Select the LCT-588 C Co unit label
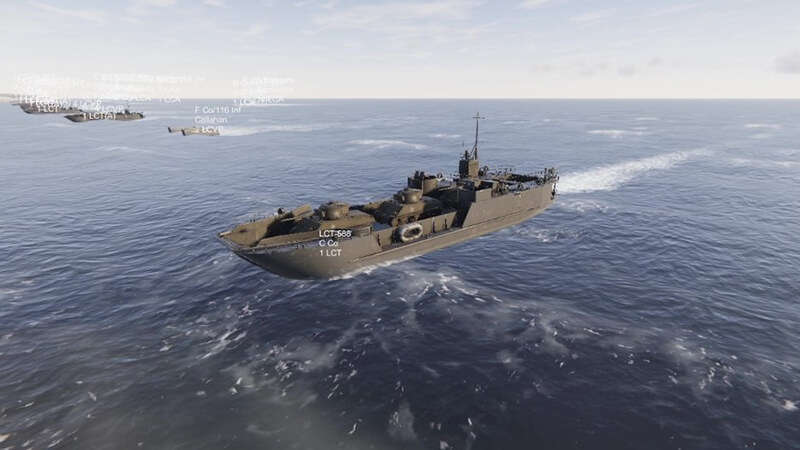 (334, 242)
